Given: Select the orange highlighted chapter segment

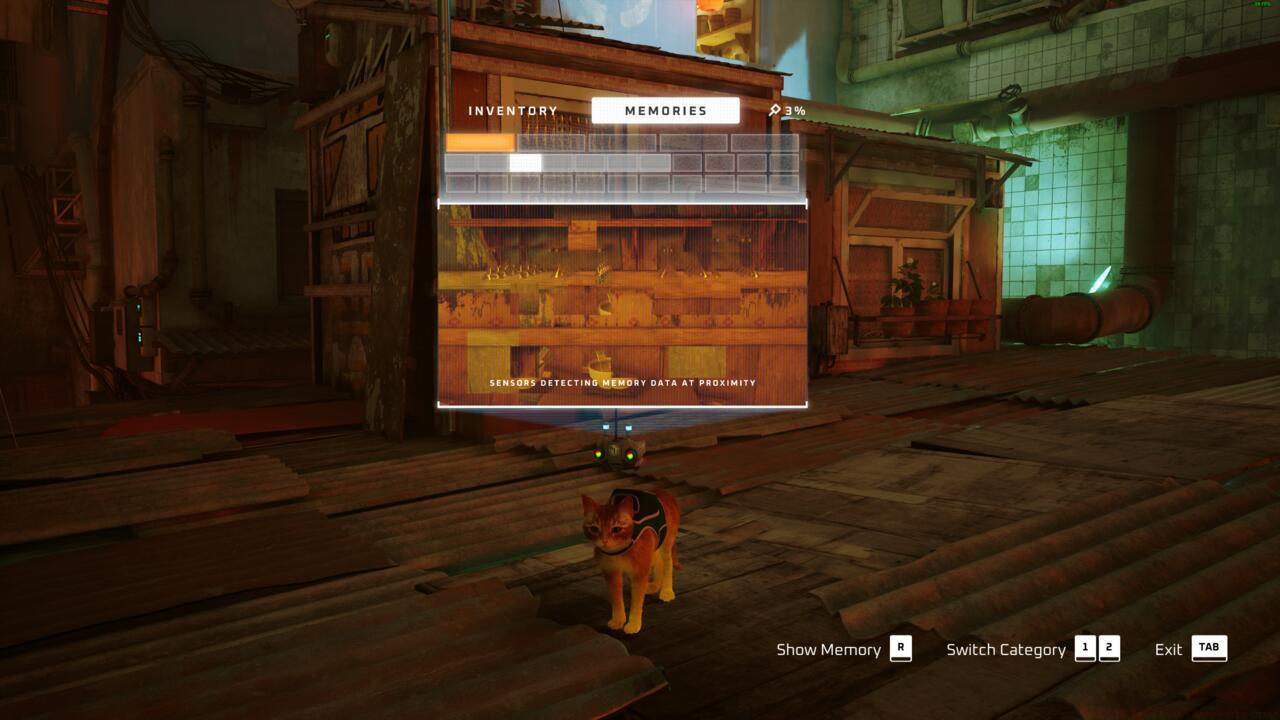Looking at the screenshot, I should (x=480, y=143).
